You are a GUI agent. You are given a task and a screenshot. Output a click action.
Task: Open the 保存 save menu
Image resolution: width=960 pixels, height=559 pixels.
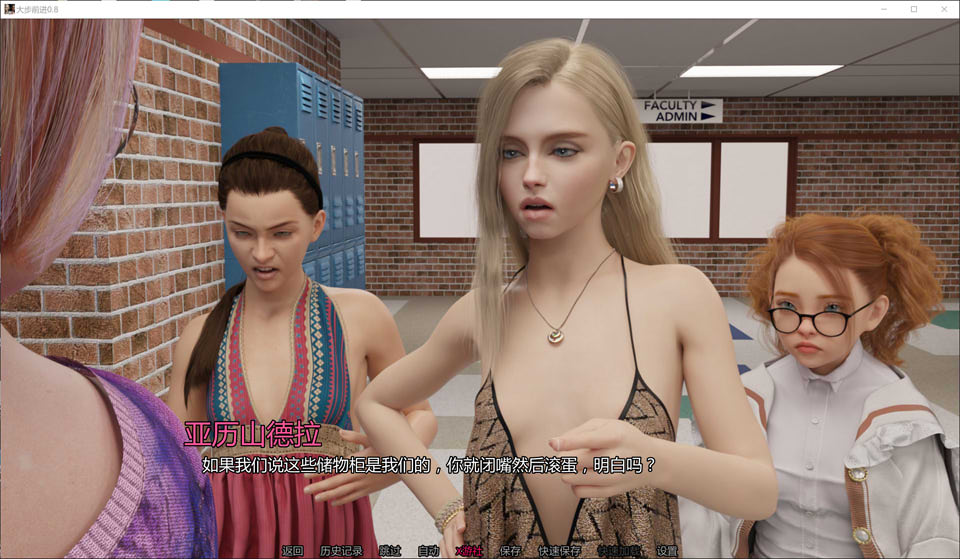tap(510, 550)
